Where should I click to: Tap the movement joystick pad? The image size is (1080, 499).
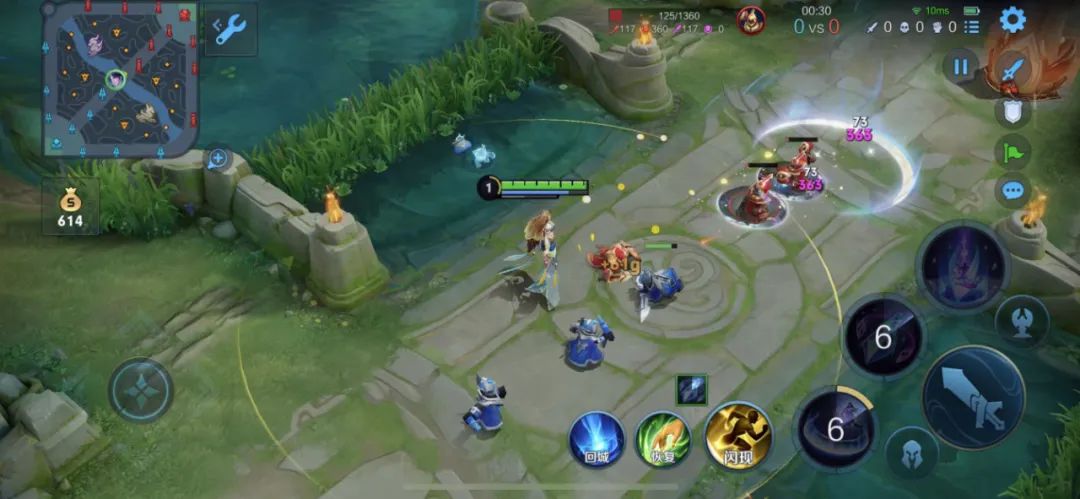tap(141, 390)
